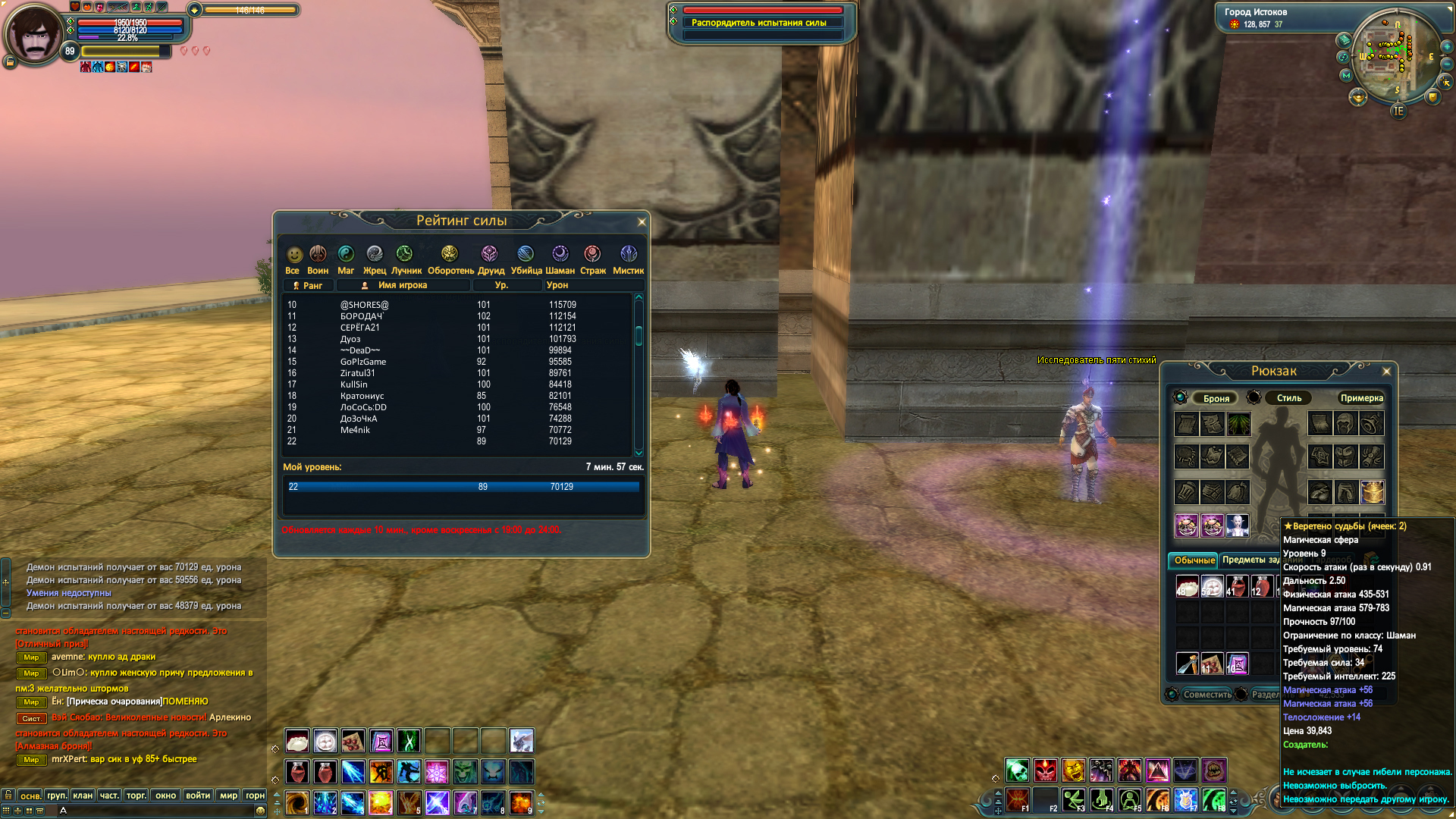Image resolution: width=1456 pixels, height=819 pixels.
Task: Close the Рюкзак backpack window
Action: click(1386, 372)
